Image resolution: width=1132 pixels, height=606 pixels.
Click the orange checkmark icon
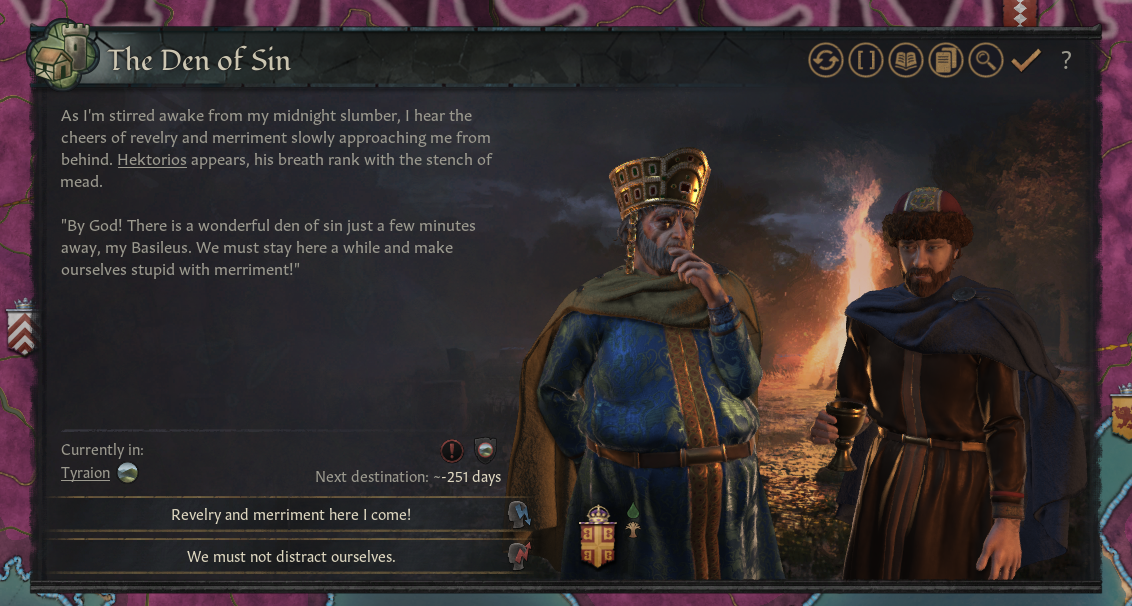tap(1025, 61)
